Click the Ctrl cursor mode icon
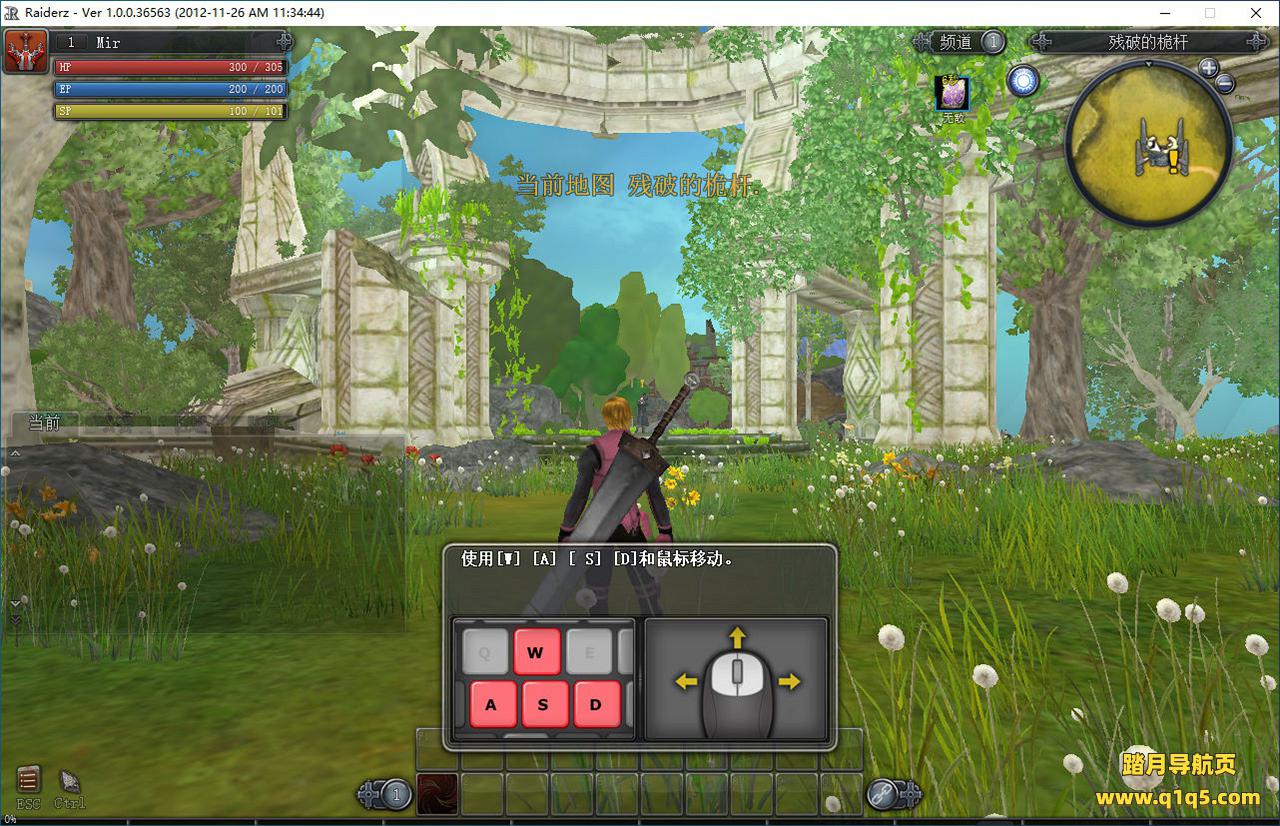 coord(69,782)
